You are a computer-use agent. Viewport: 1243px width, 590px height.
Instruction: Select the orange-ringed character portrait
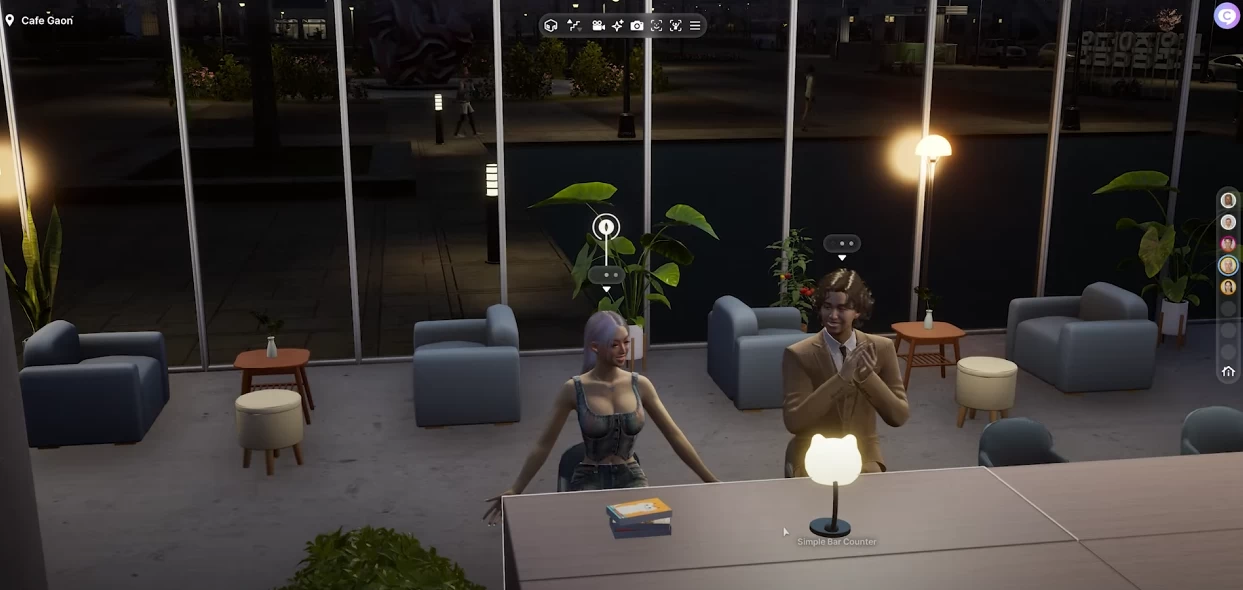tap(1228, 287)
